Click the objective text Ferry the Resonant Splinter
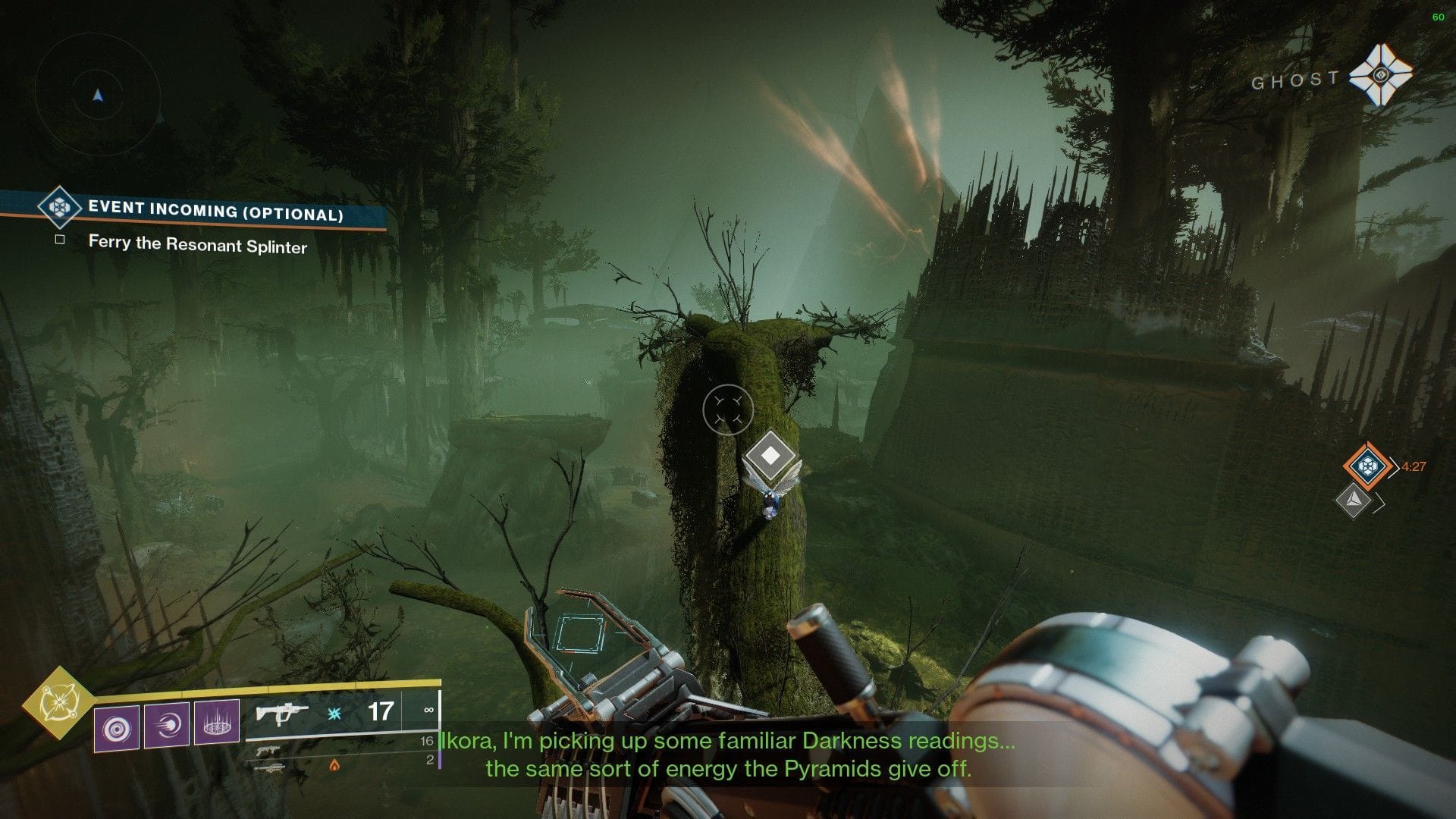Viewport: 1456px width, 819px height. click(198, 243)
